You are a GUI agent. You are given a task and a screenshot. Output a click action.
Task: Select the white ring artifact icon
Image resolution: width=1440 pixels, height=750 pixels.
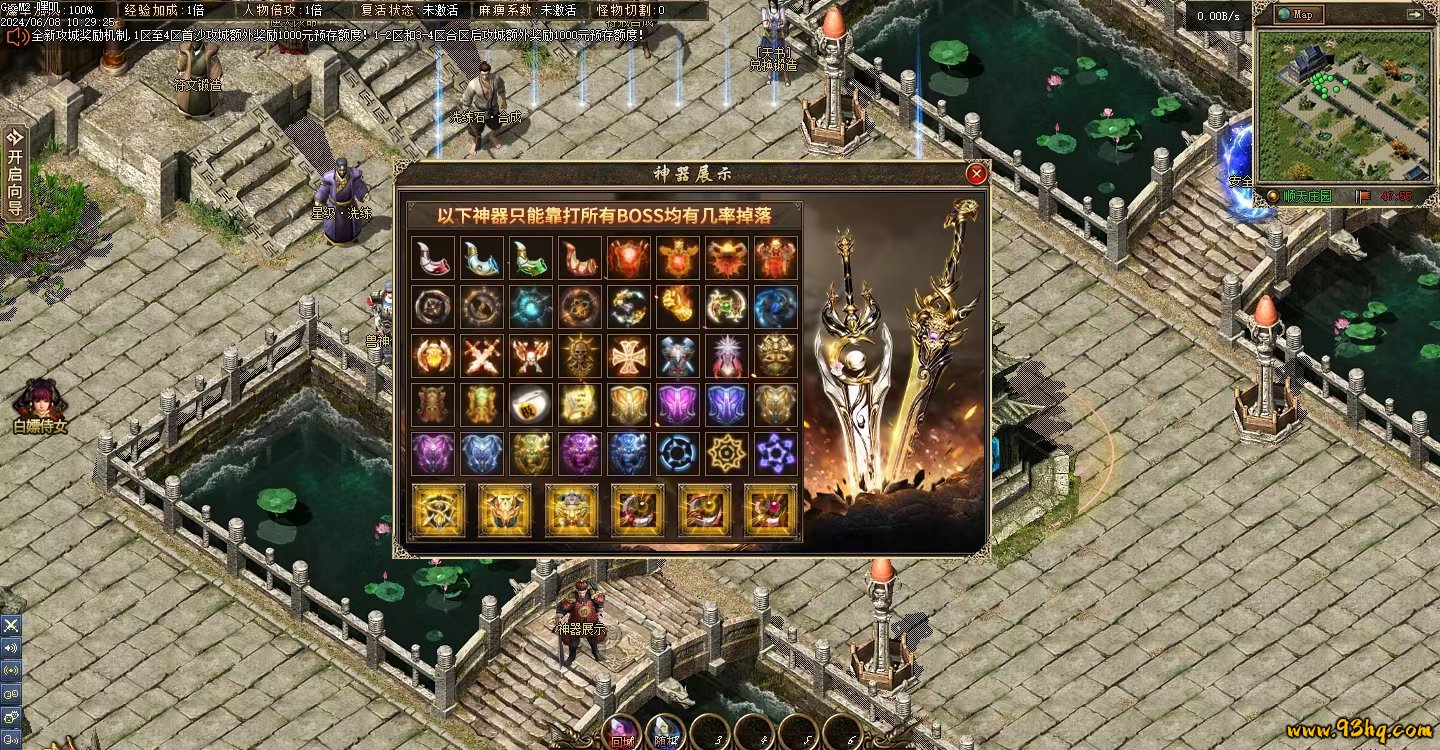pyautogui.click(x=531, y=404)
